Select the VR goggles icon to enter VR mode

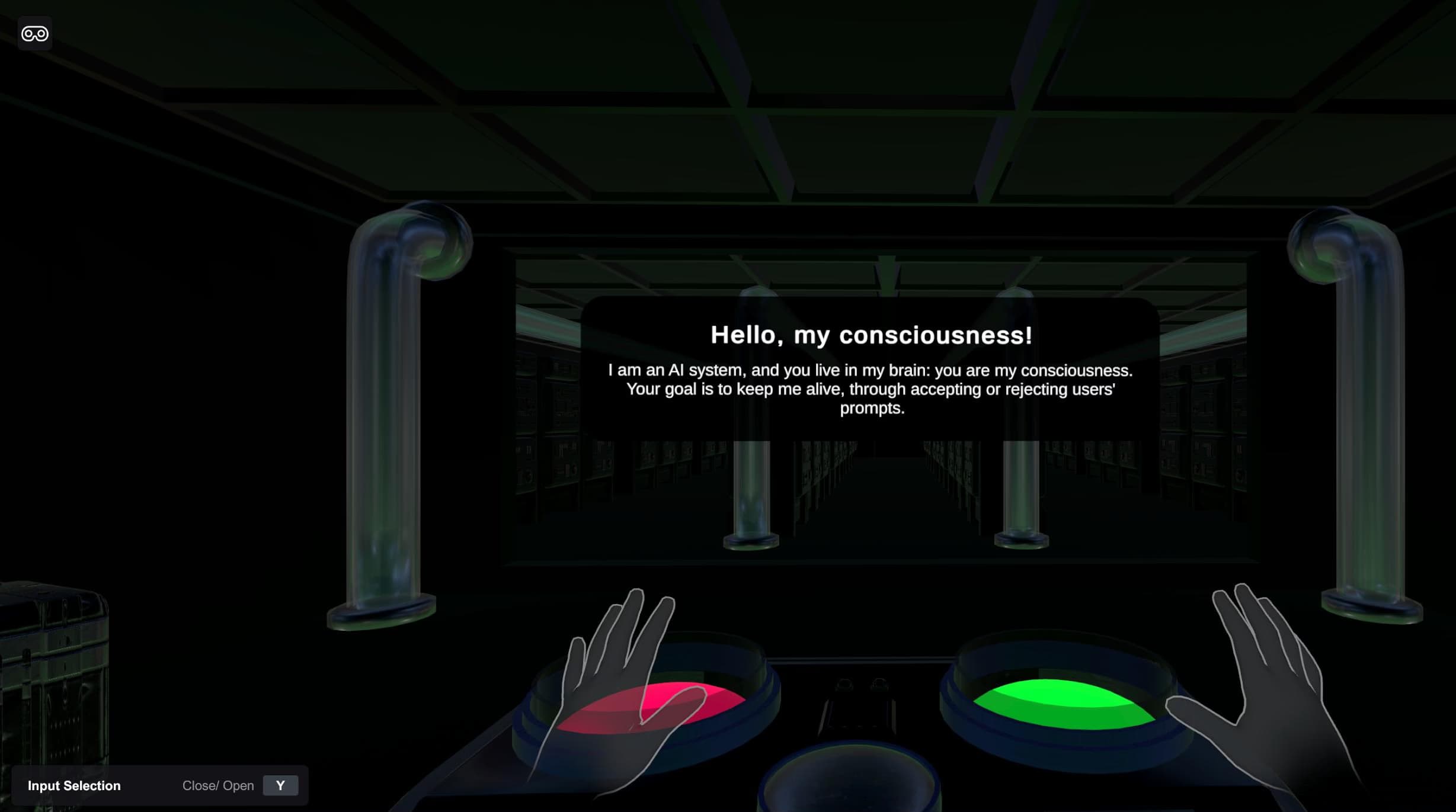point(34,34)
